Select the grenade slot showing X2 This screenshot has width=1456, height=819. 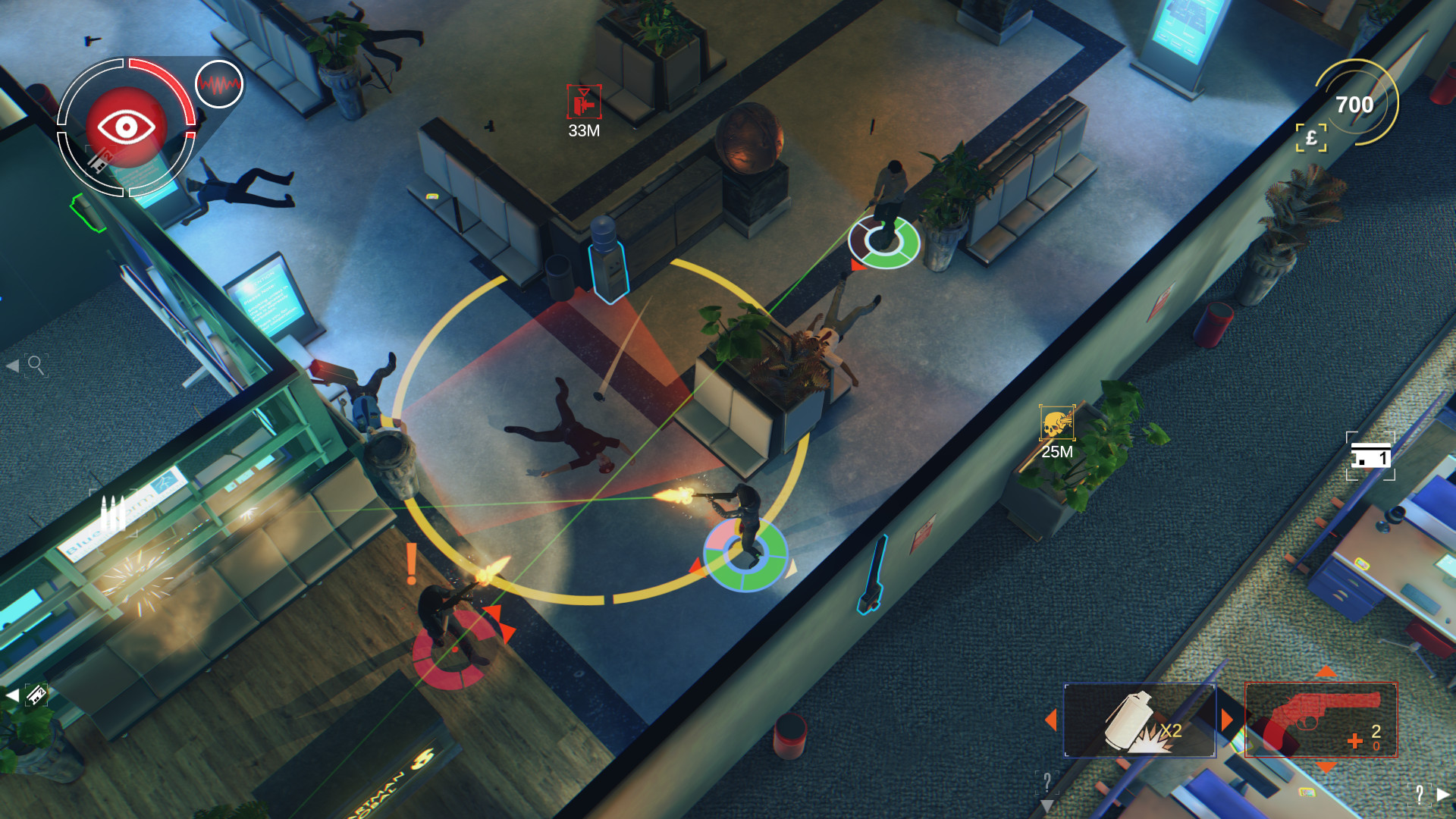[1134, 720]
